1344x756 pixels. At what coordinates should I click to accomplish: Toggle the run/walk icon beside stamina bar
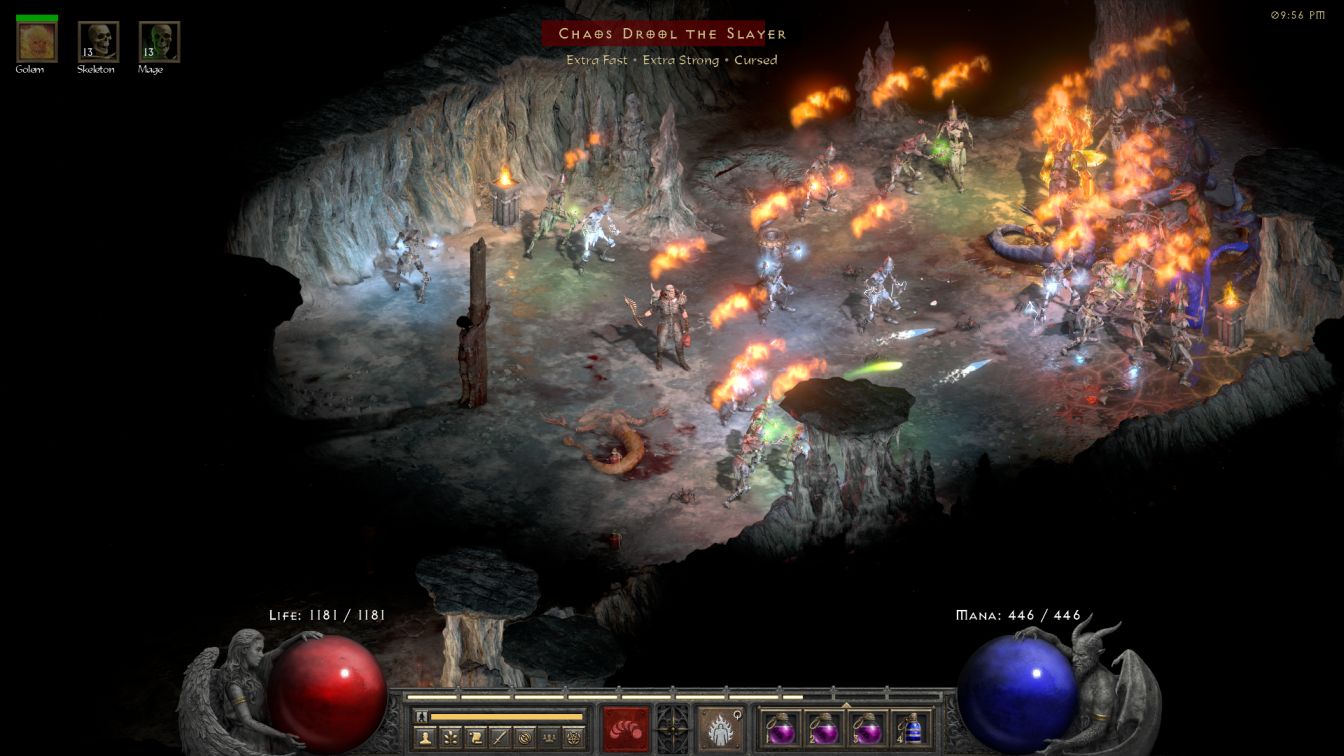pyautogui.click(x=421, y=716)
